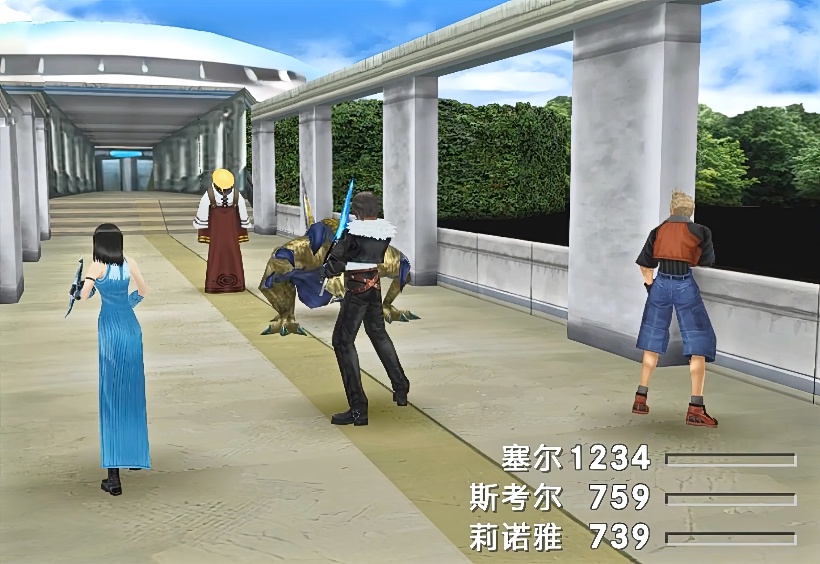Select party member 塞尔 in the status list

(x=534, y=459)
